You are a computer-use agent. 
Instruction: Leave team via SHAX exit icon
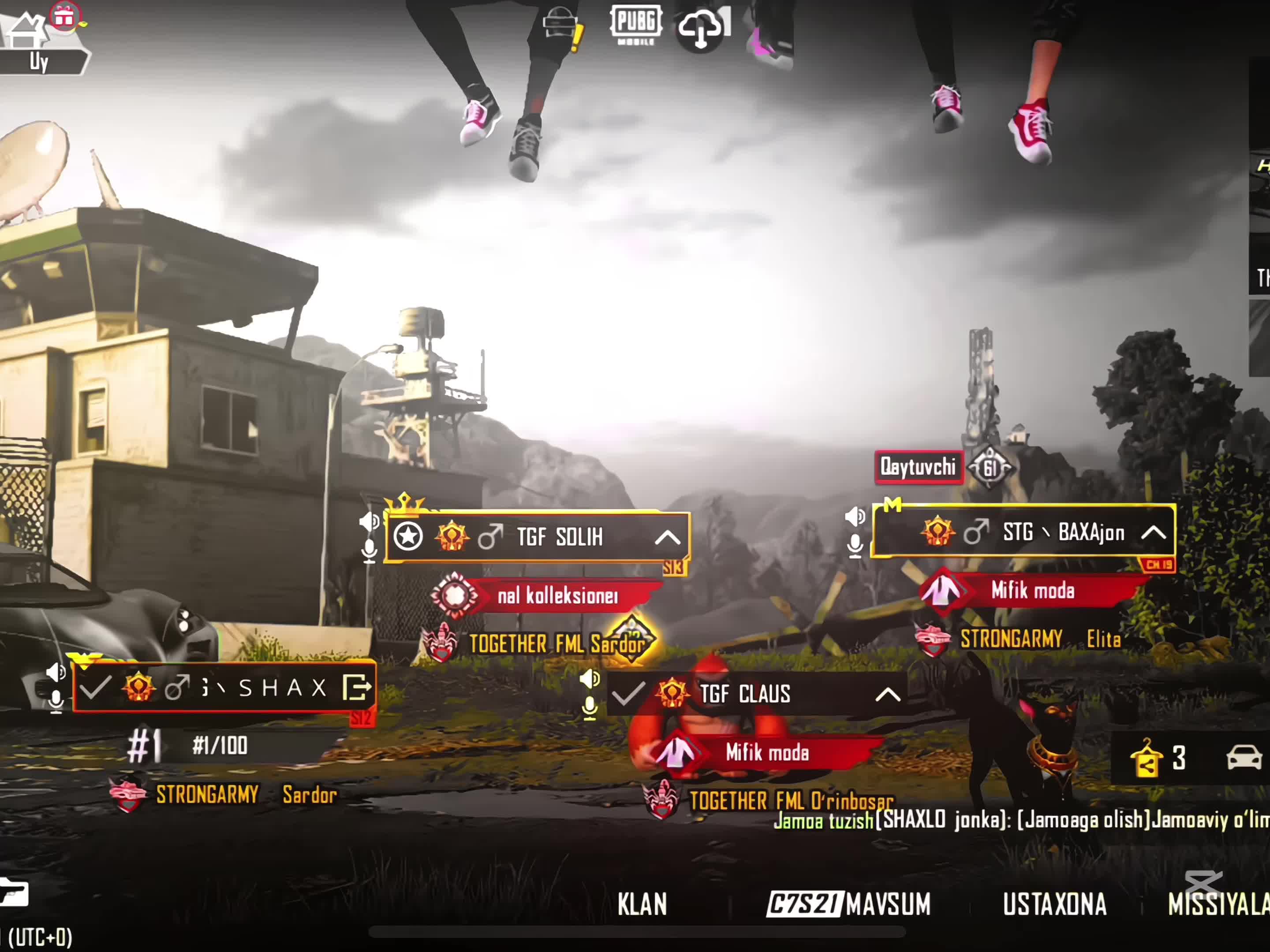(x=356, y=688)
